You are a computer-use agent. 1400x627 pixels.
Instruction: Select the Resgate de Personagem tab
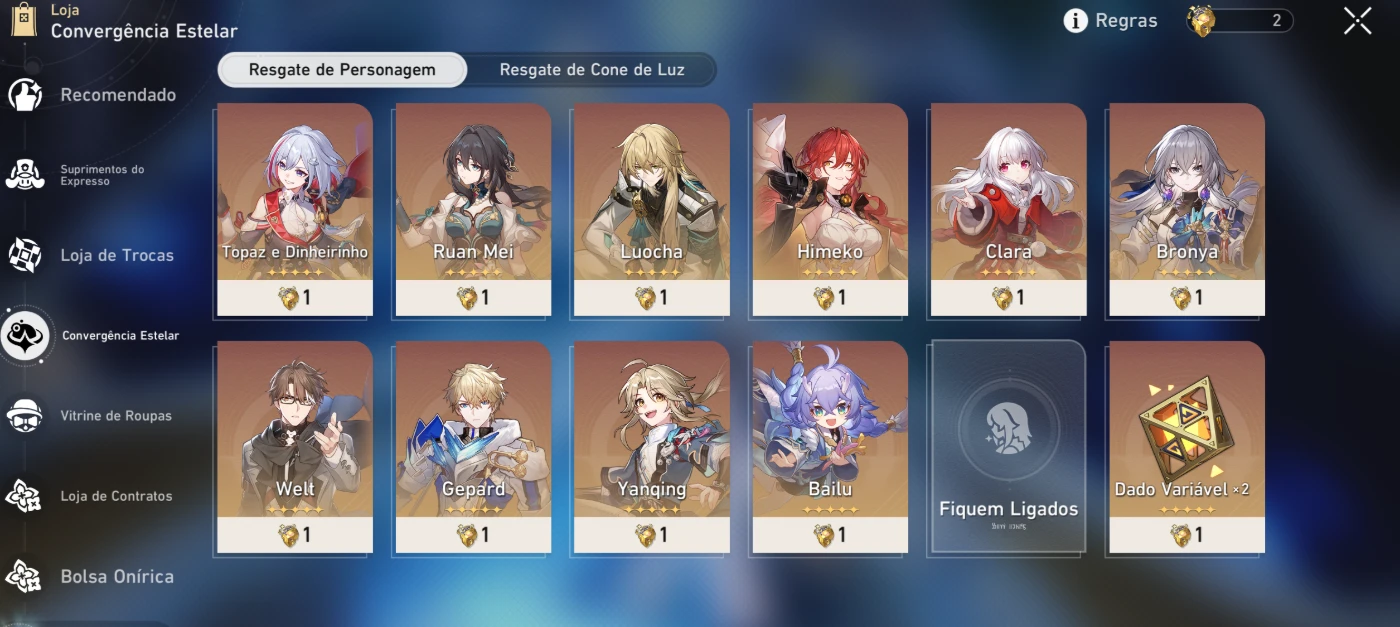[342, 70]
